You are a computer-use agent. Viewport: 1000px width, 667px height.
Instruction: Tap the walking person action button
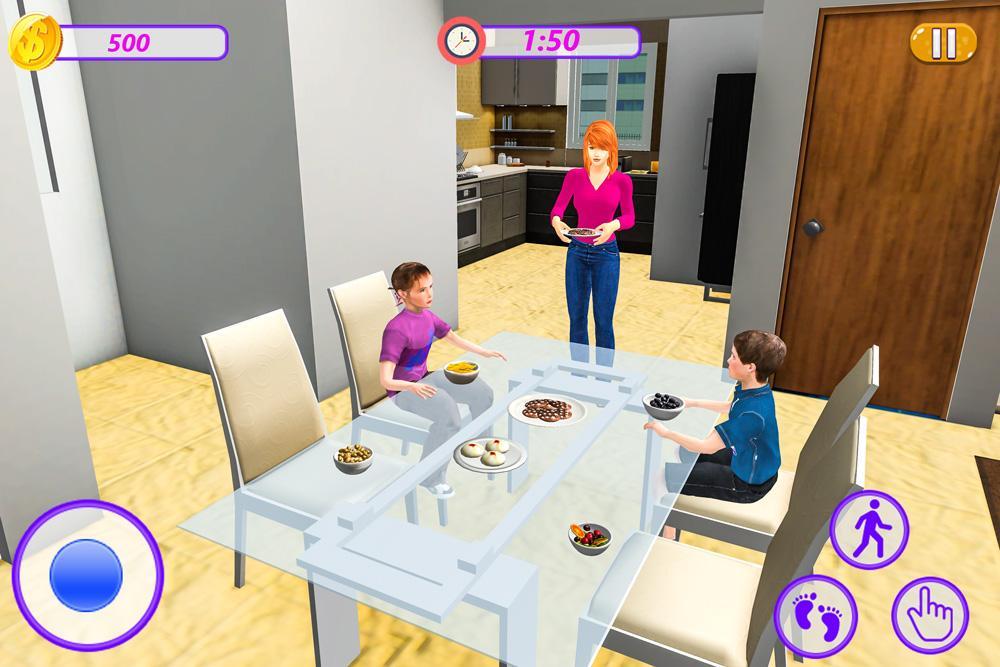tap(869, 529)
